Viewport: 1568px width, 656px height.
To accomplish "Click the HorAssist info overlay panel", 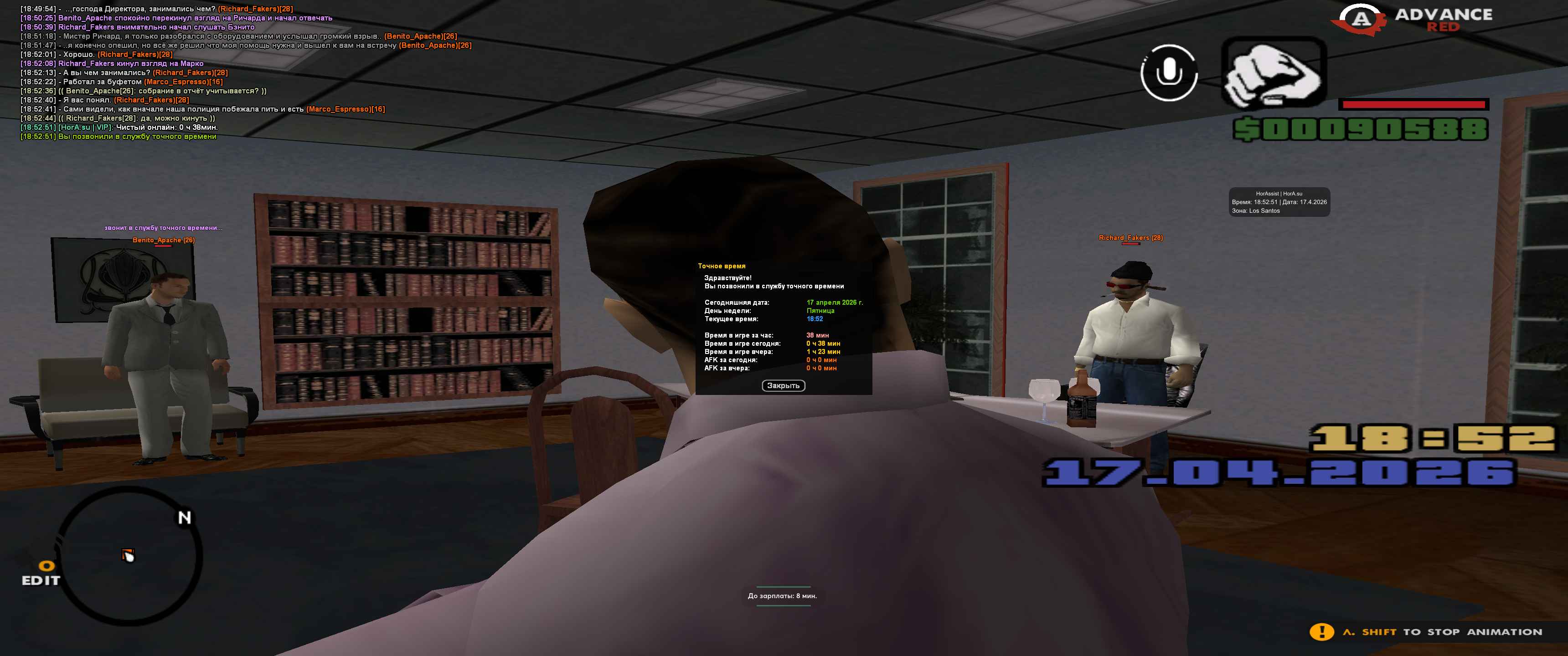I will click(1279, 202).
